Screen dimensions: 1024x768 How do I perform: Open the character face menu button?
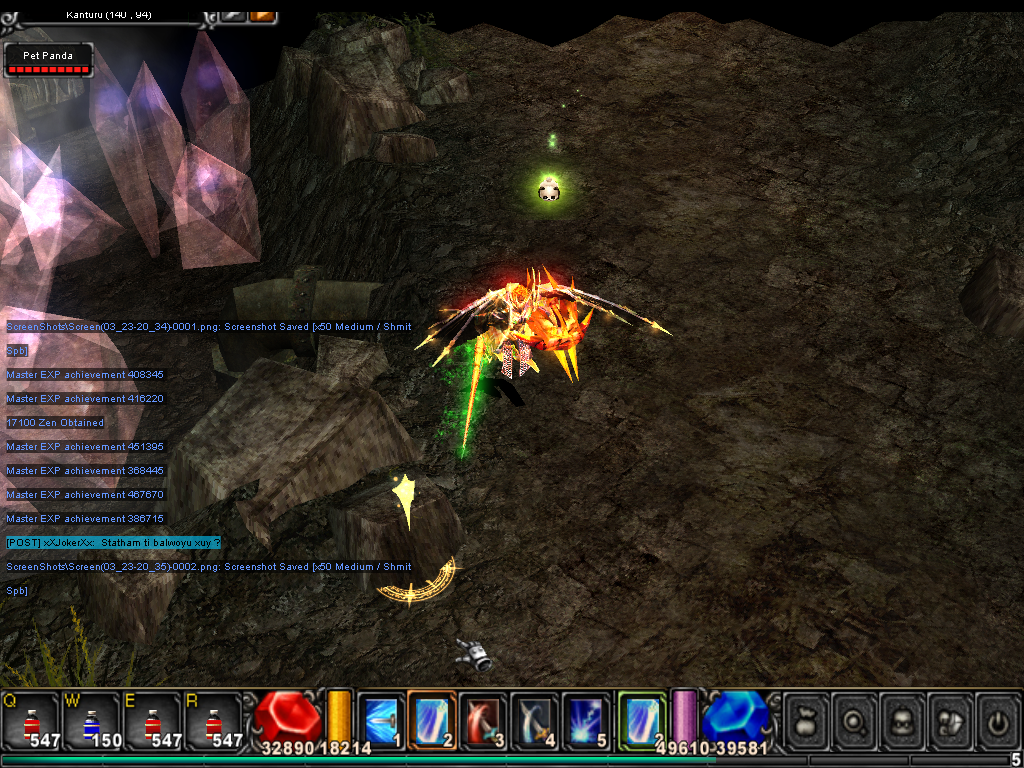904,720
